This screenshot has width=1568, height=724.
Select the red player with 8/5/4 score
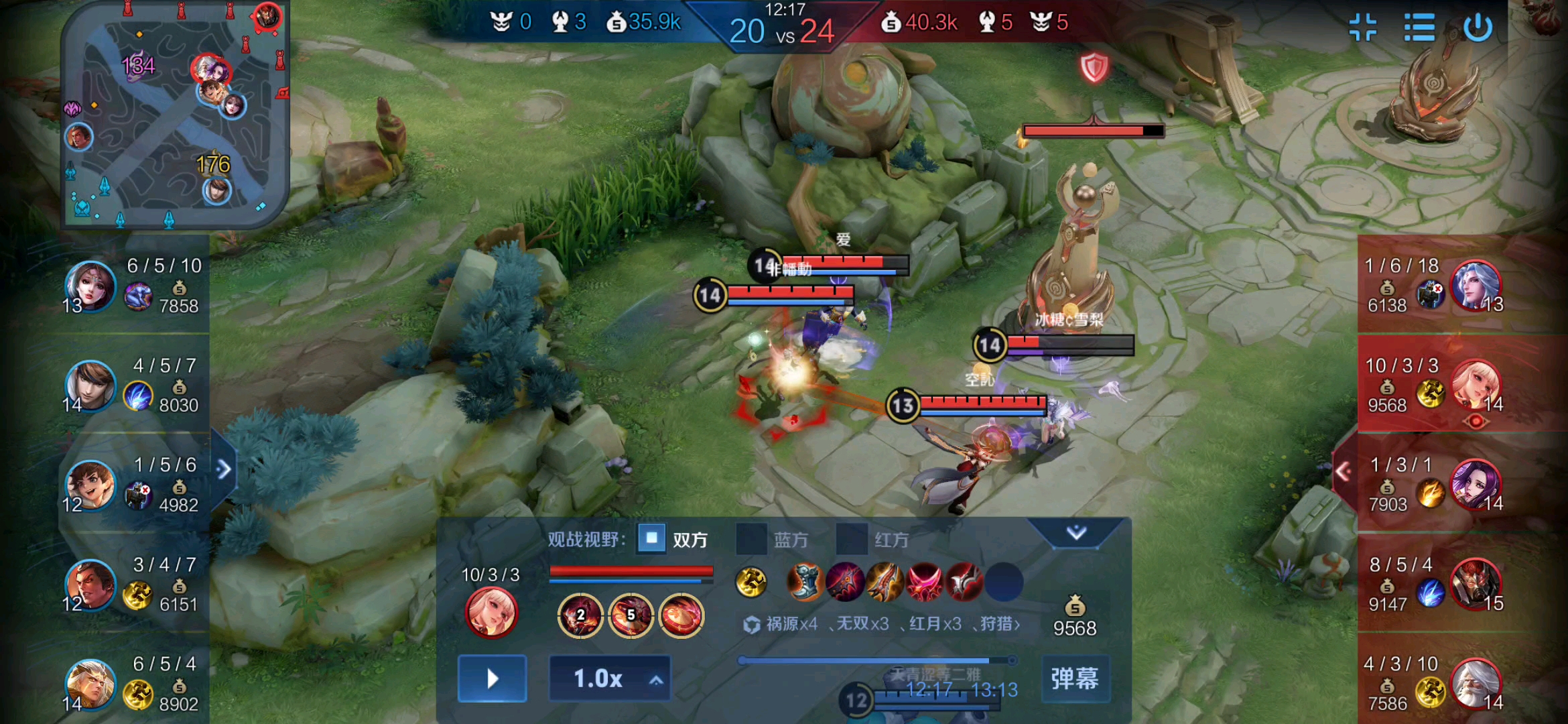(x=1475, y=584)
